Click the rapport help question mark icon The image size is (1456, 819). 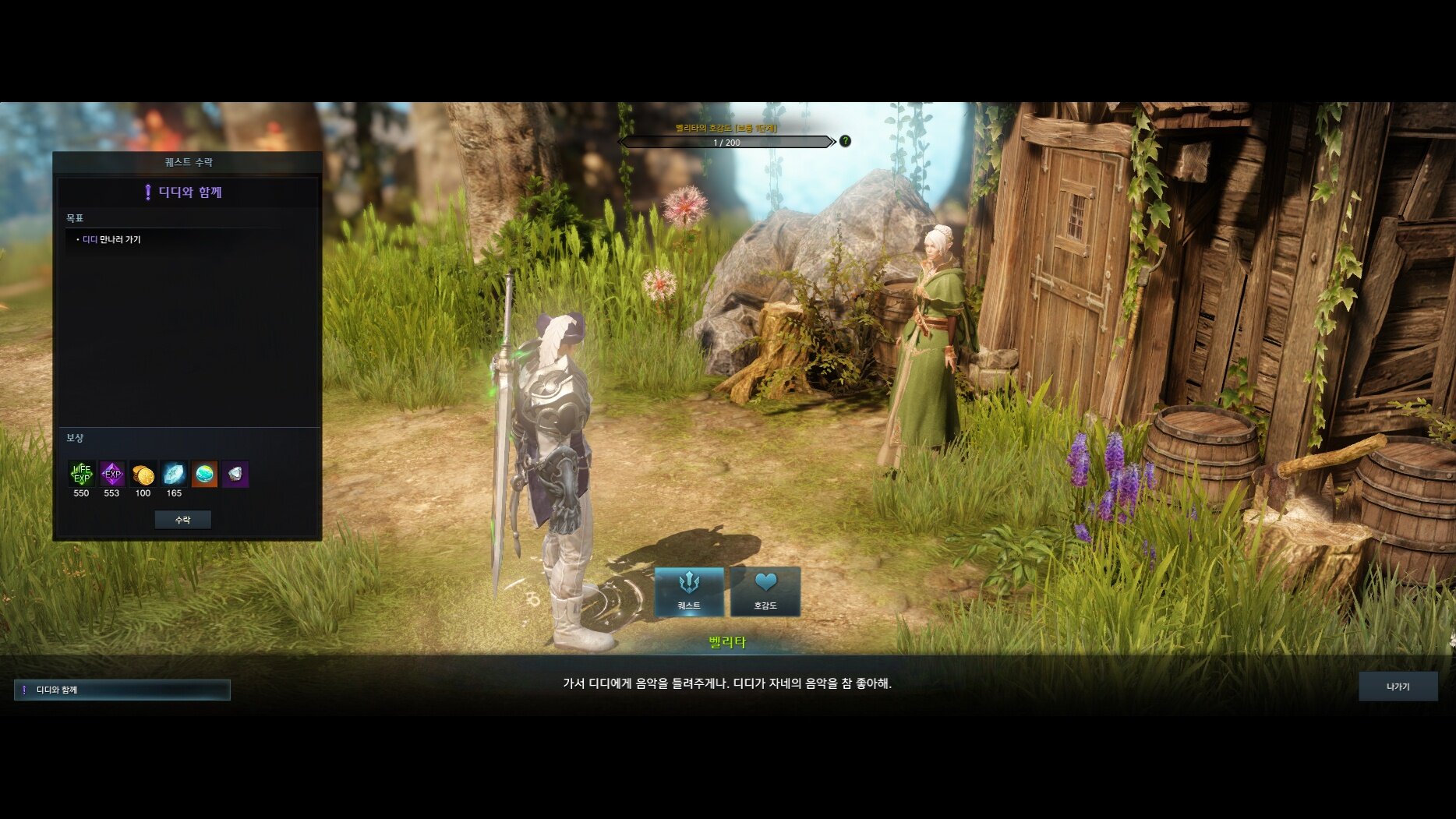[x=845, y=141]
